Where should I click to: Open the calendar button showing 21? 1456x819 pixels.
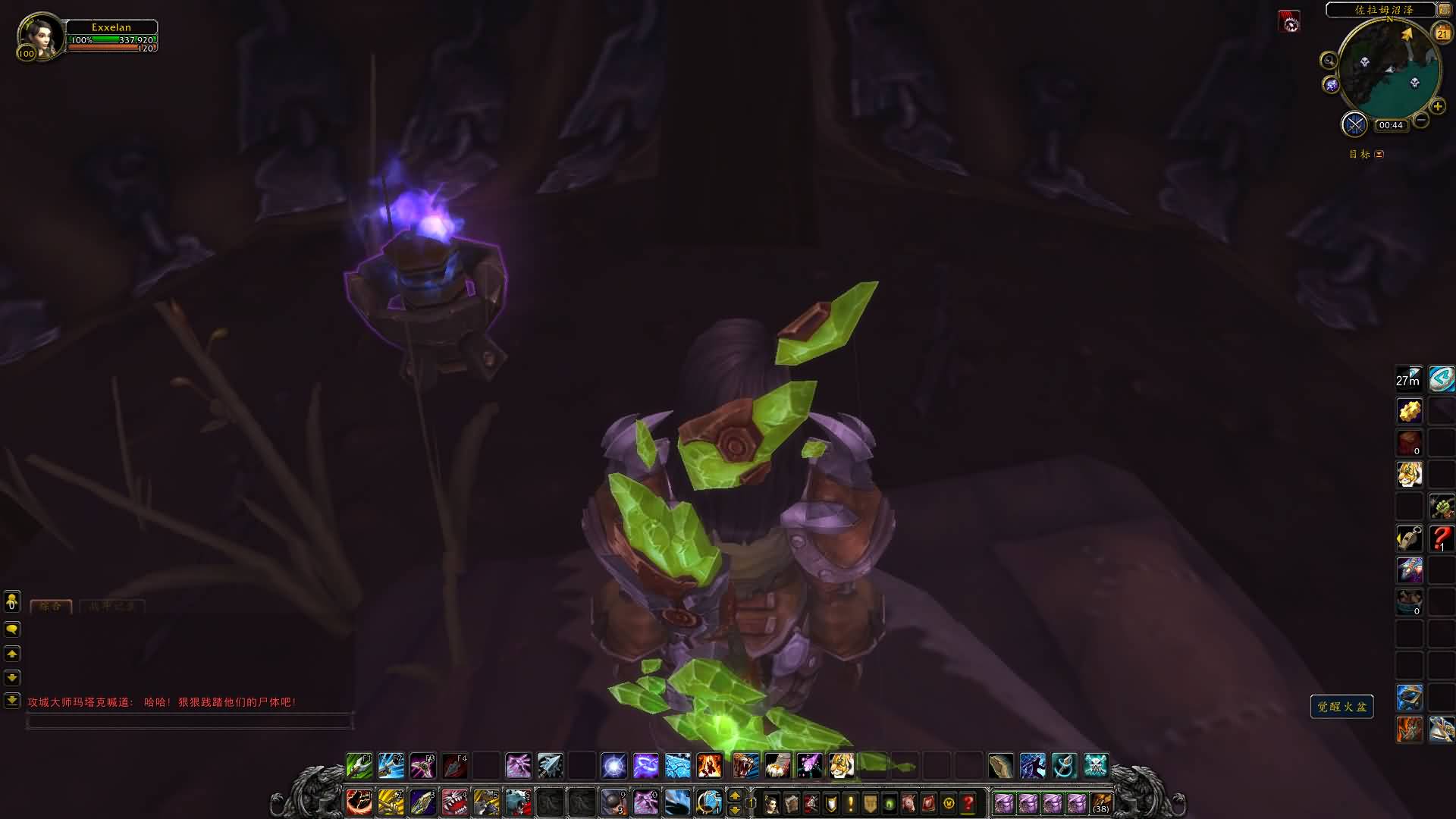(x=1442, y=33)
